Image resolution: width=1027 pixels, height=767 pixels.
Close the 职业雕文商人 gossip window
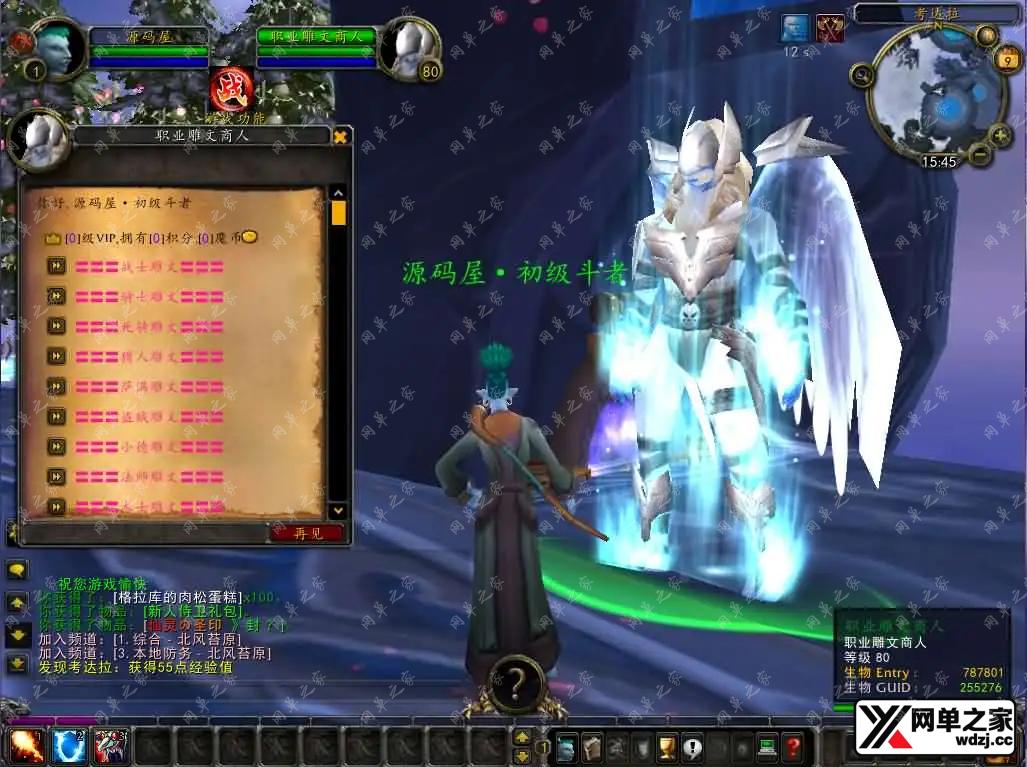coord(340,136)
